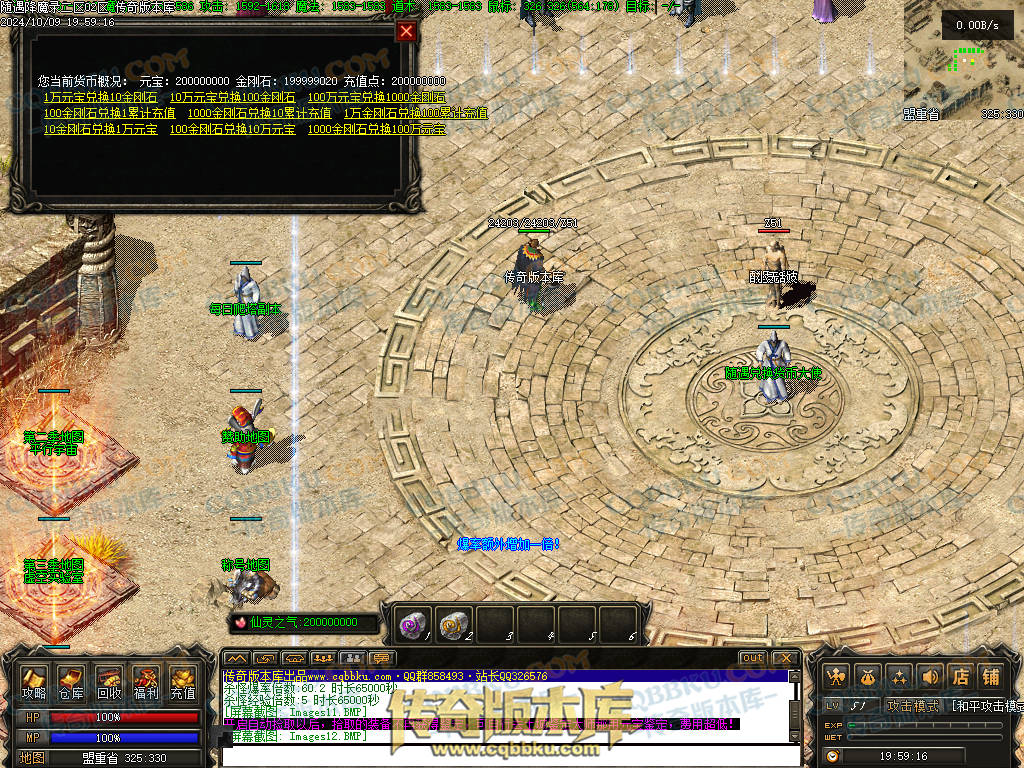
Task: Choose 10金刚石兑换1万元宝 option
Action: 100,130
